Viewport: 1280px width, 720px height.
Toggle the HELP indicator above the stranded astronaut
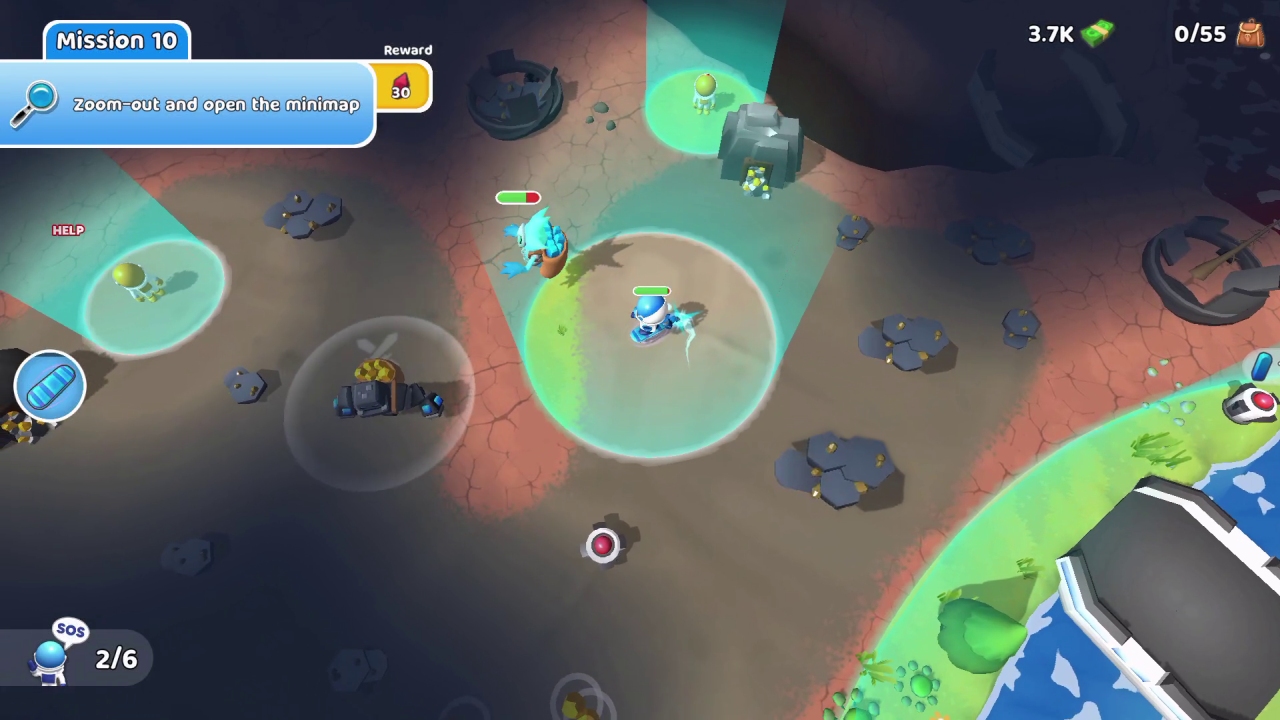click(x=68, y=230)
